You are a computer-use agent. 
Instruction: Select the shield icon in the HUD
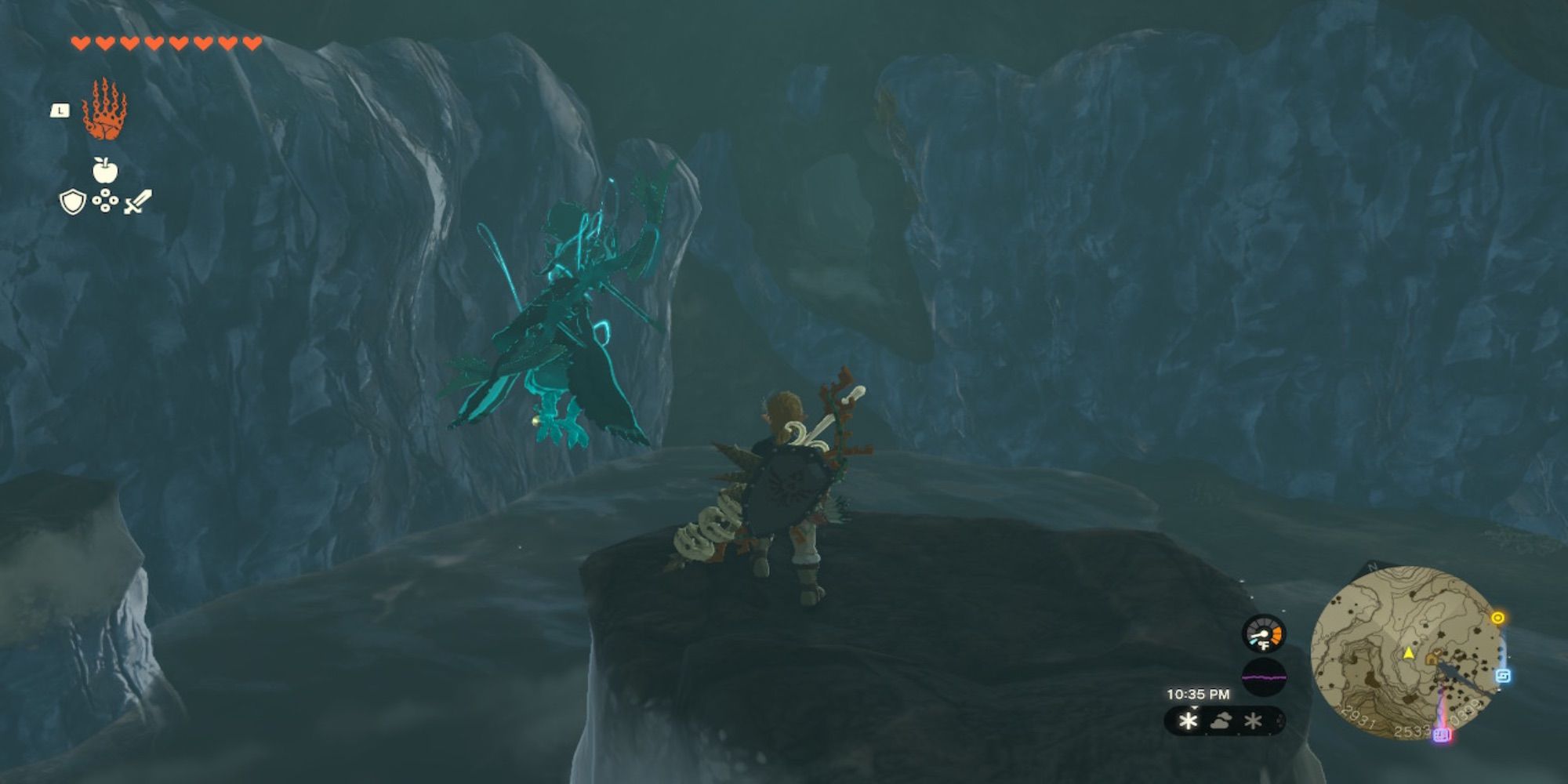pos(72,202)
